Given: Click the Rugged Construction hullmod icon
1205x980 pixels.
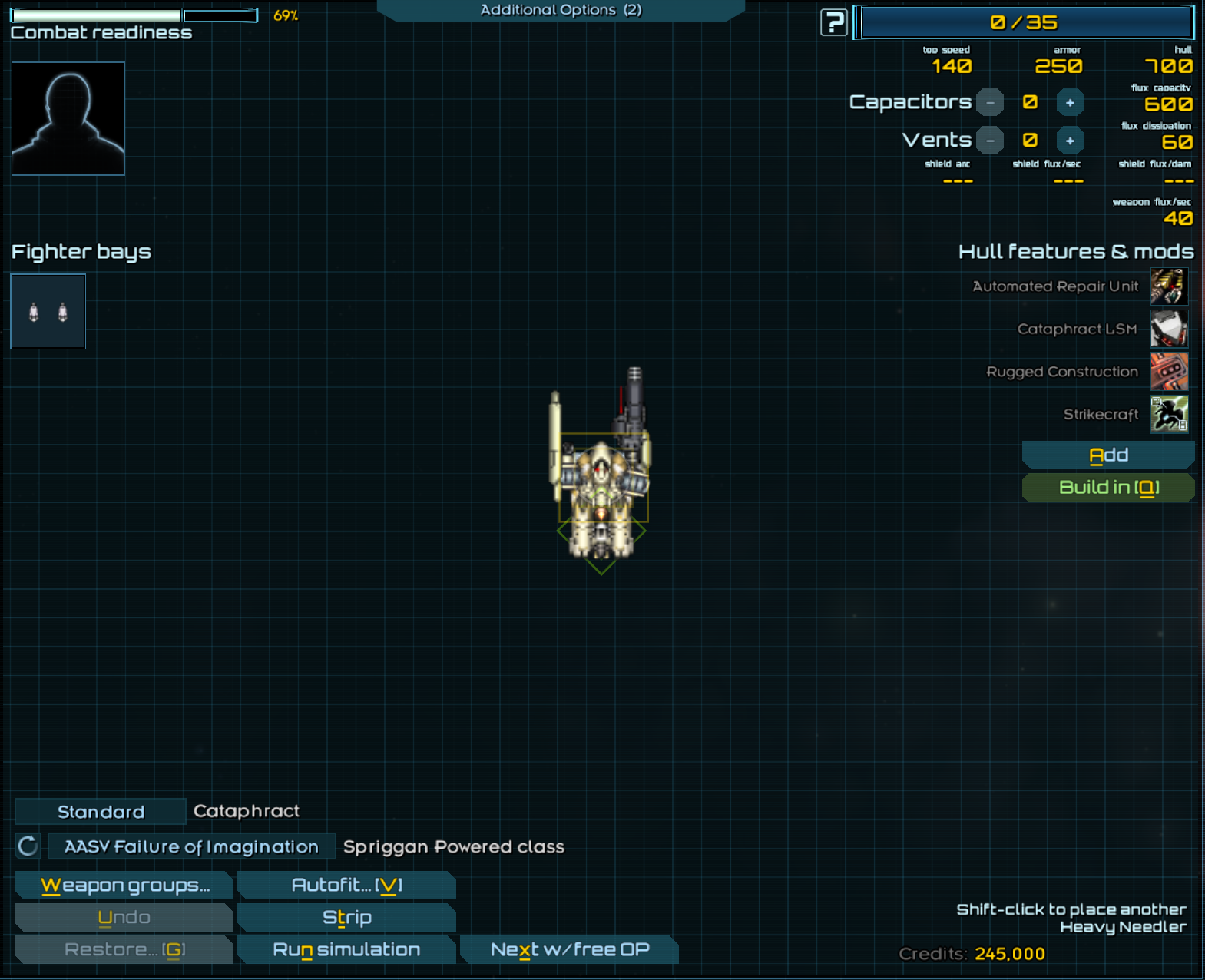Looking at the screenshot, I should tap(1168, 372).
